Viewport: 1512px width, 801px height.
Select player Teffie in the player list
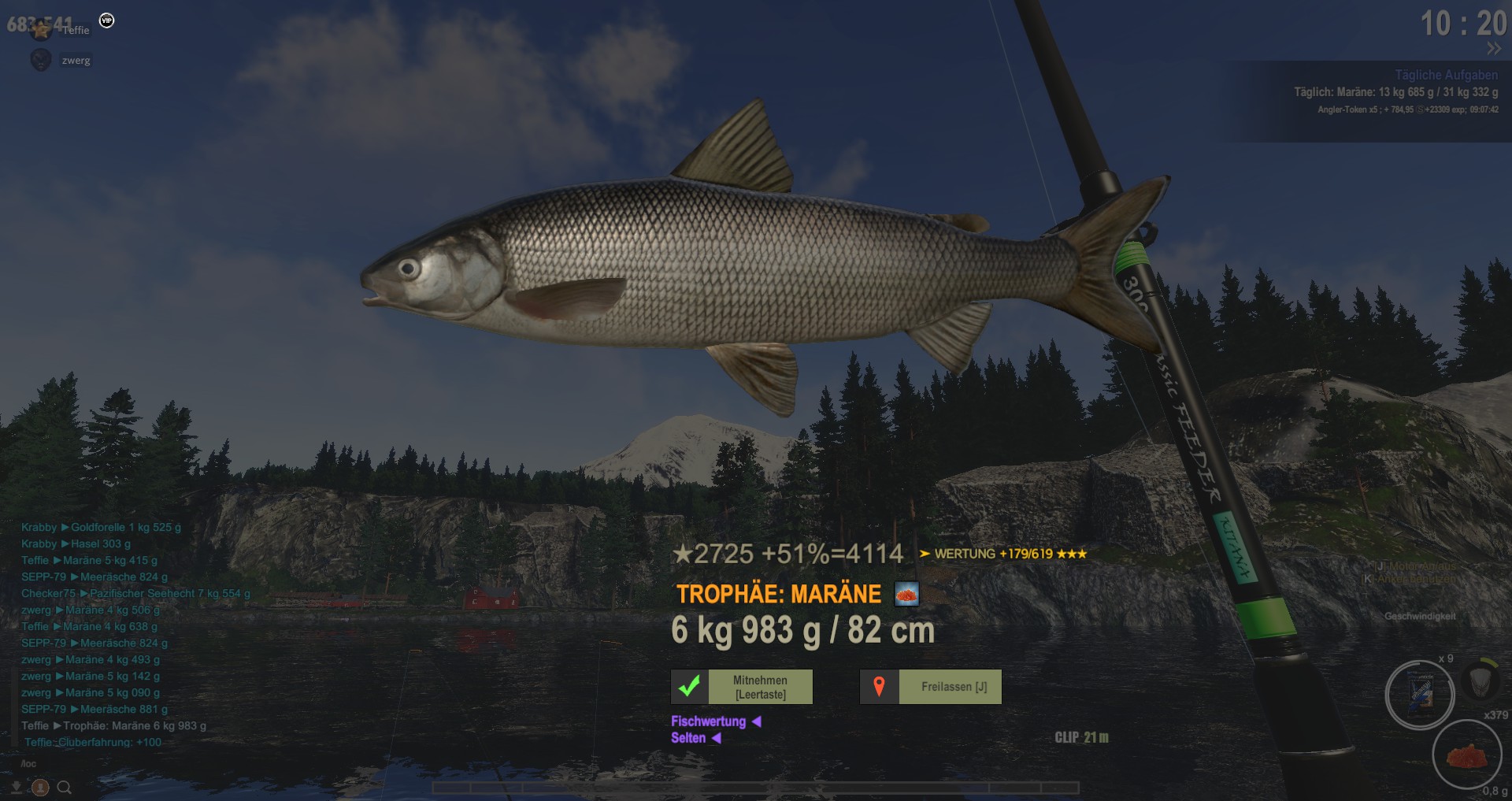point(76,31)
